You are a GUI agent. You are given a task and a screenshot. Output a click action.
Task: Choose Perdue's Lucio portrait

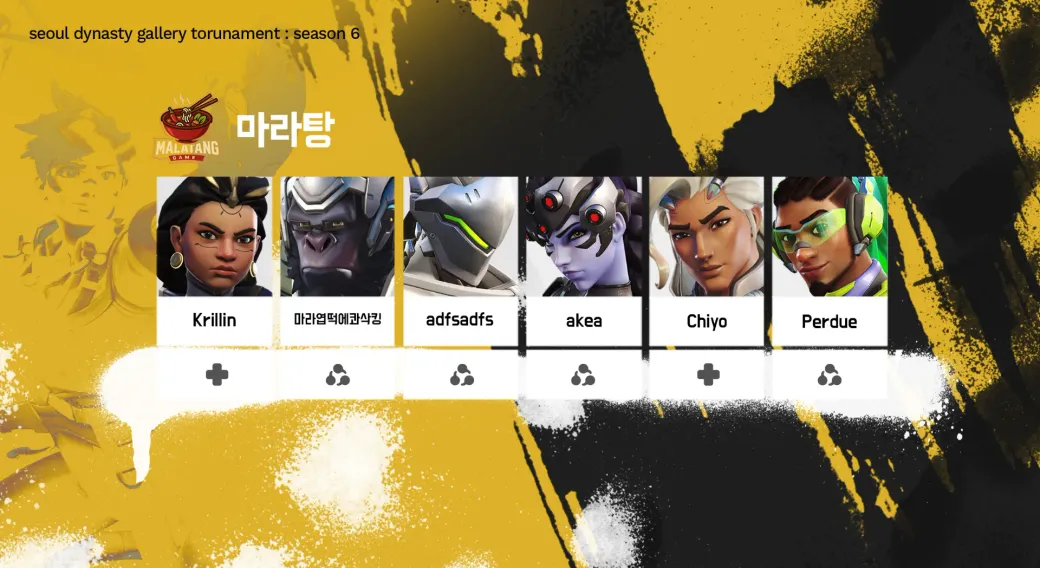[829, 237]
